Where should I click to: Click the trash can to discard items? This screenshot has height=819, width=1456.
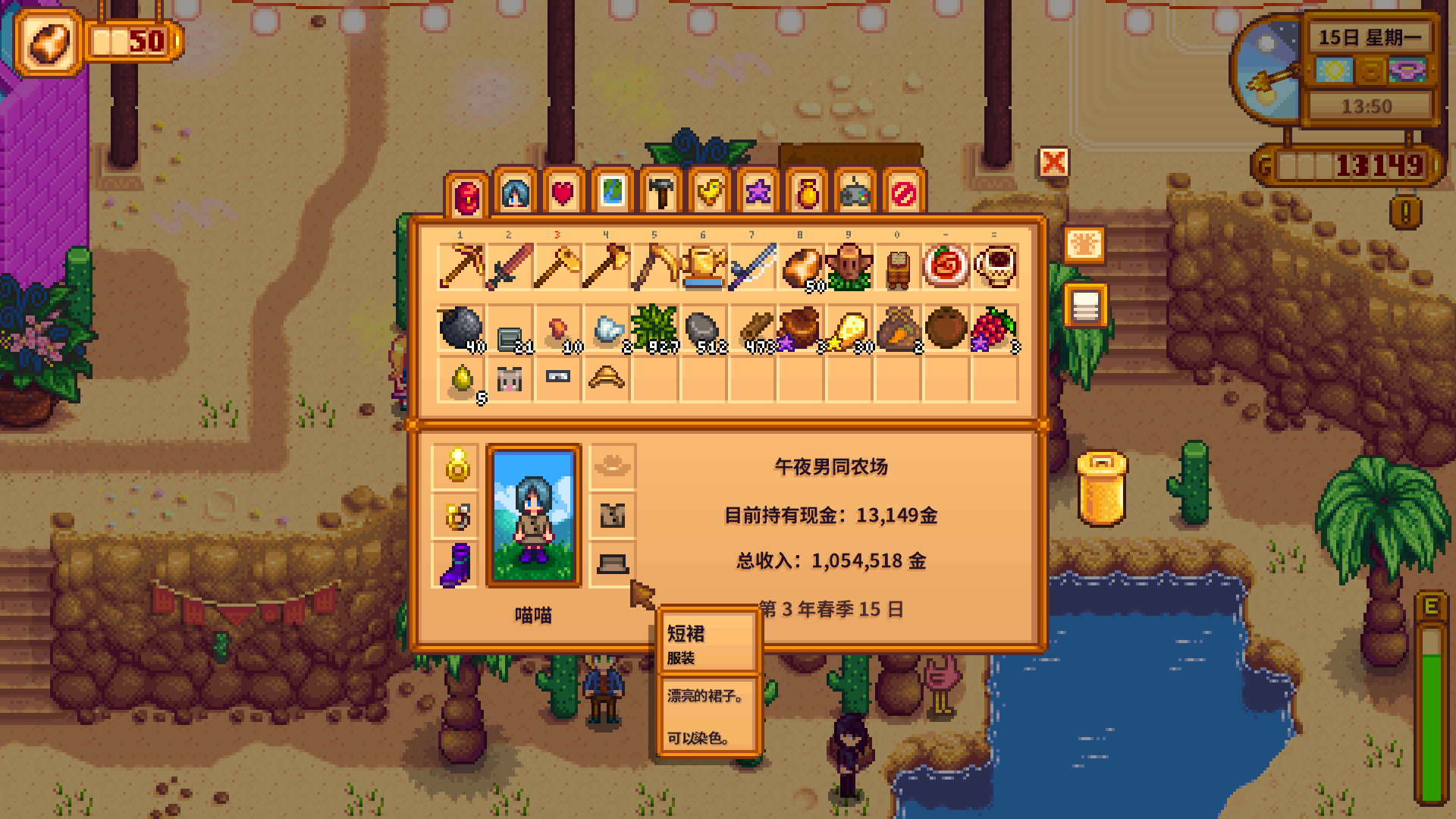click(1101, 489)
